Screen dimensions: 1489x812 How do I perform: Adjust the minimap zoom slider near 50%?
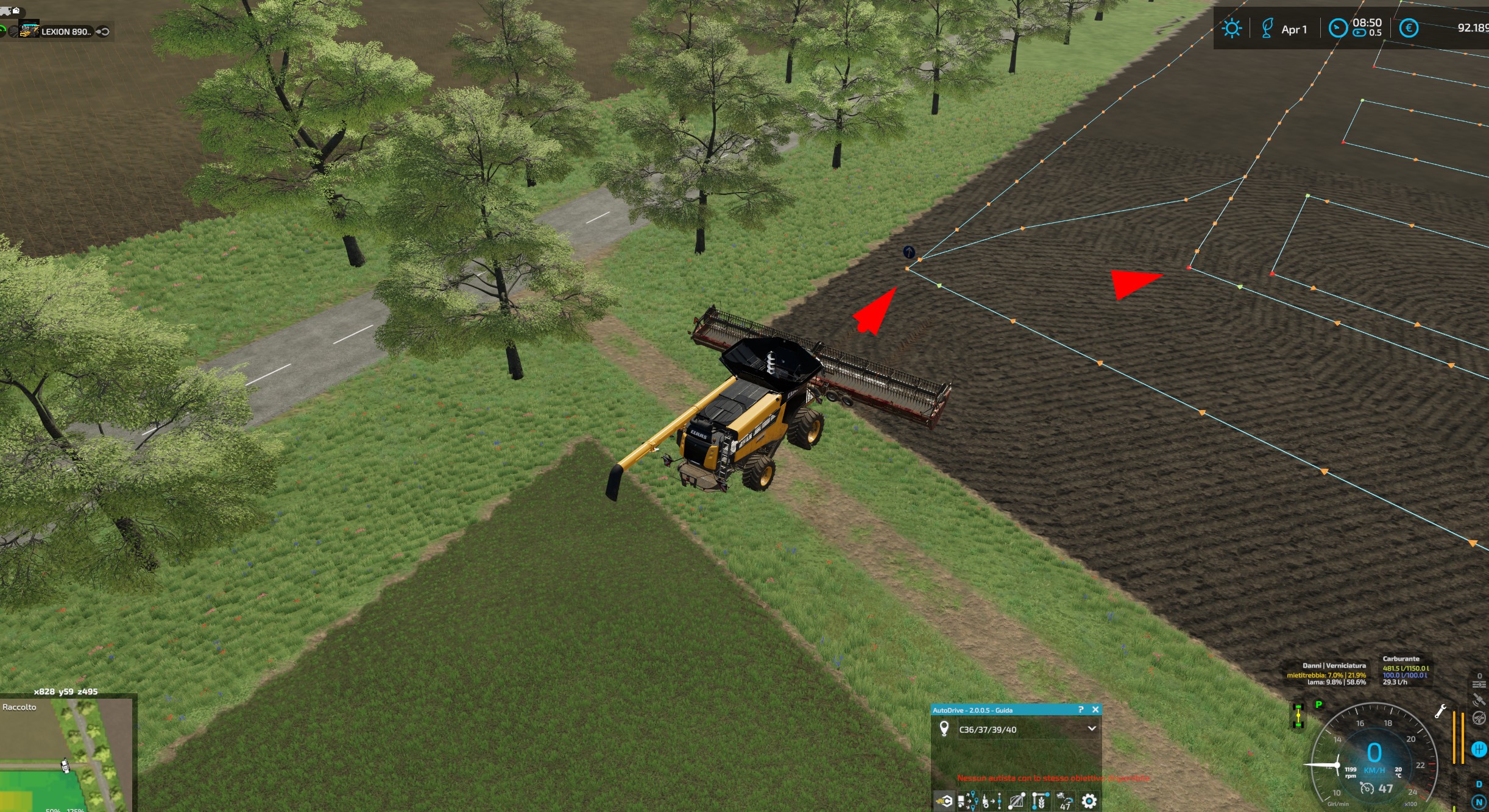[52, 810]
